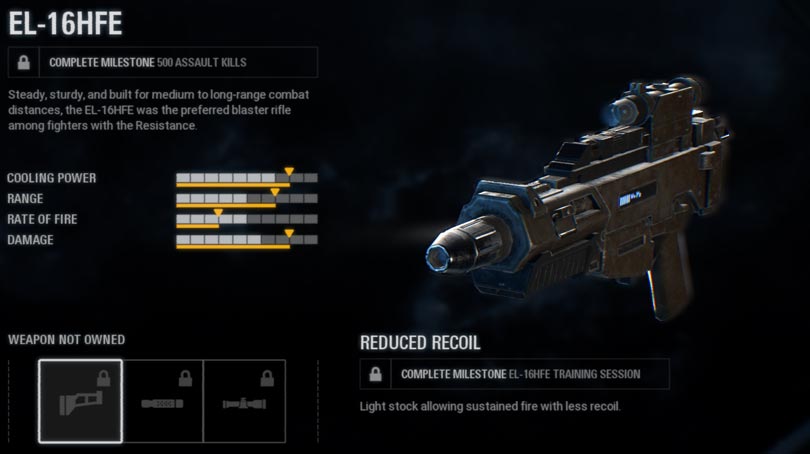Select the locked light stock attachment slot
Screen dimensions: 810x454
pos(81,401)
